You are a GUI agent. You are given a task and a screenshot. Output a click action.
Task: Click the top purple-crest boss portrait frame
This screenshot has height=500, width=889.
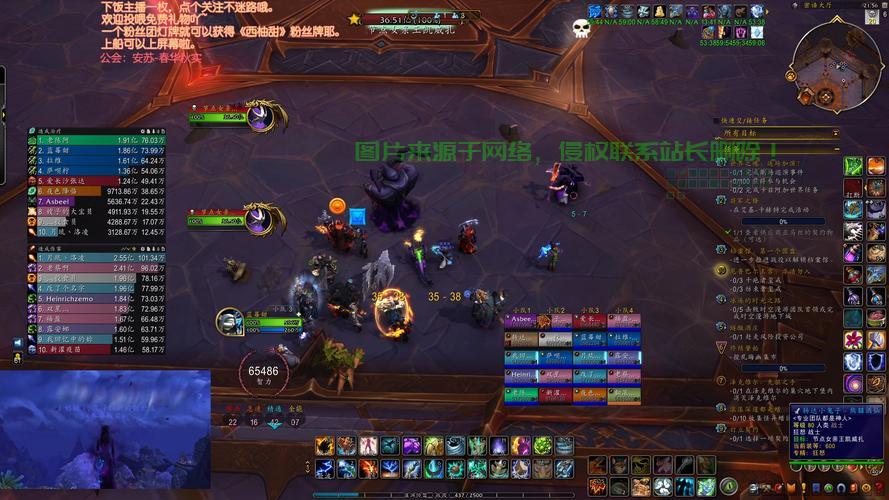tap(260, 116)
